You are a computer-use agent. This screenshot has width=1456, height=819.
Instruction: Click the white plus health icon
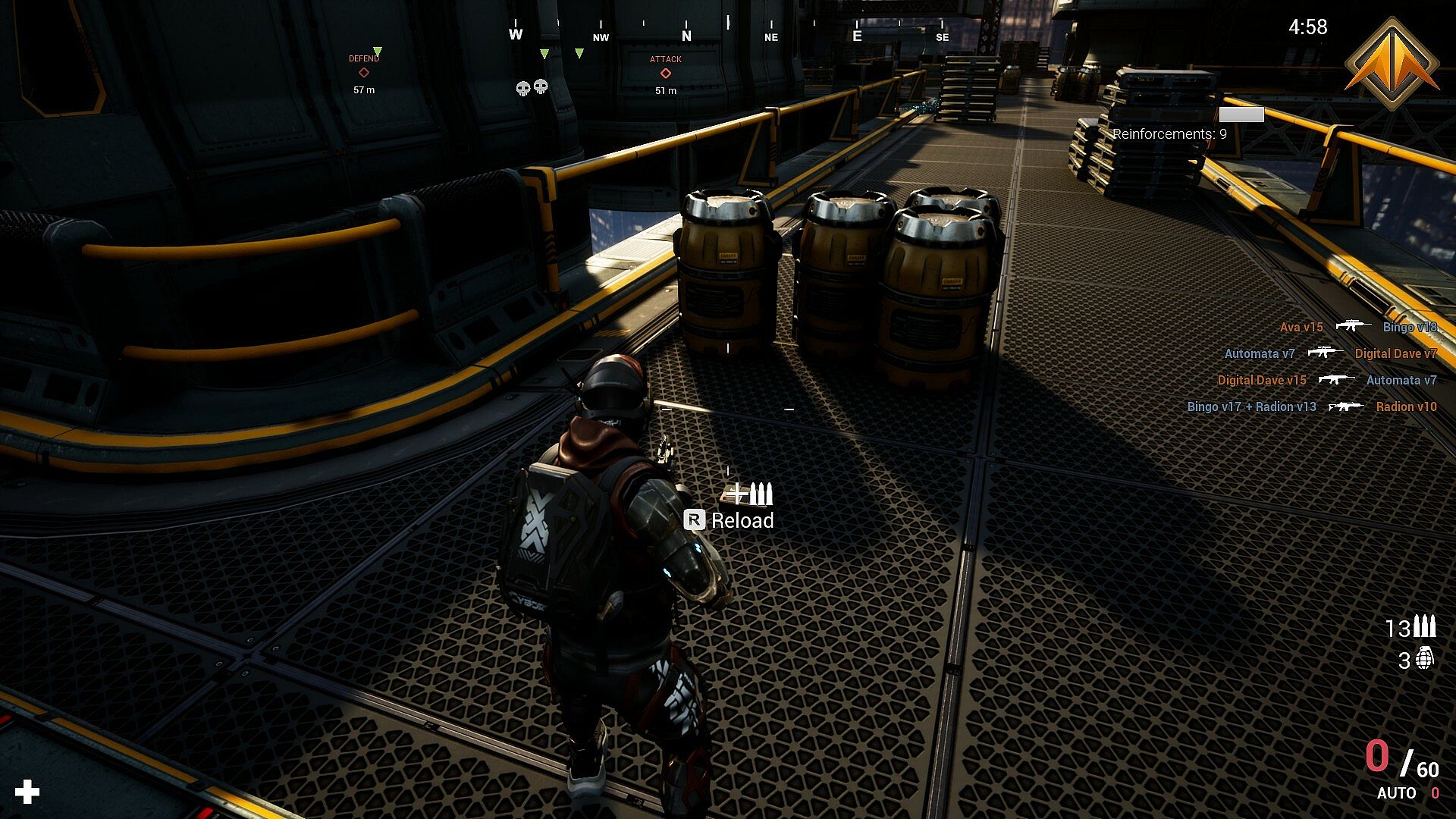(x=27, y=792)
